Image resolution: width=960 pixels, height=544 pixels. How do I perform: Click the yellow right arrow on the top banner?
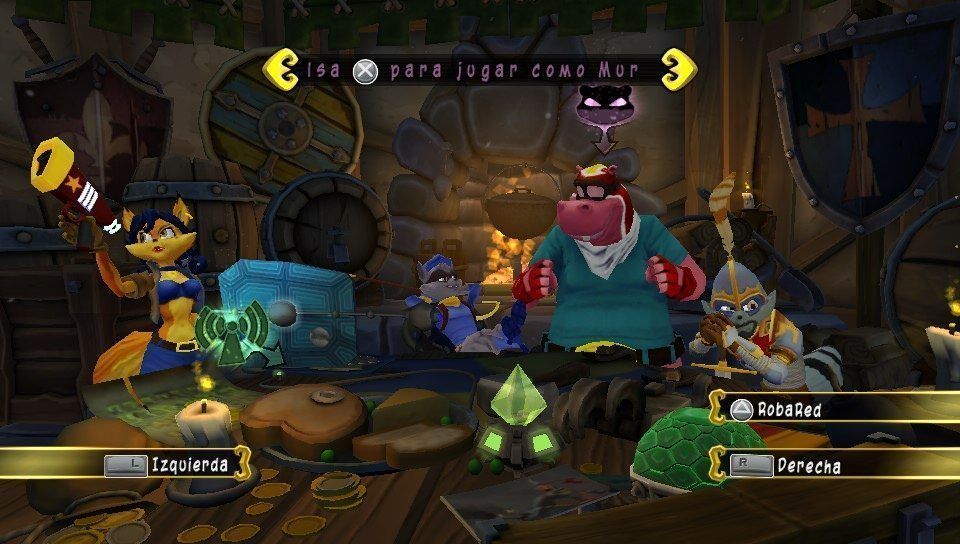click(x=682, y=68)
